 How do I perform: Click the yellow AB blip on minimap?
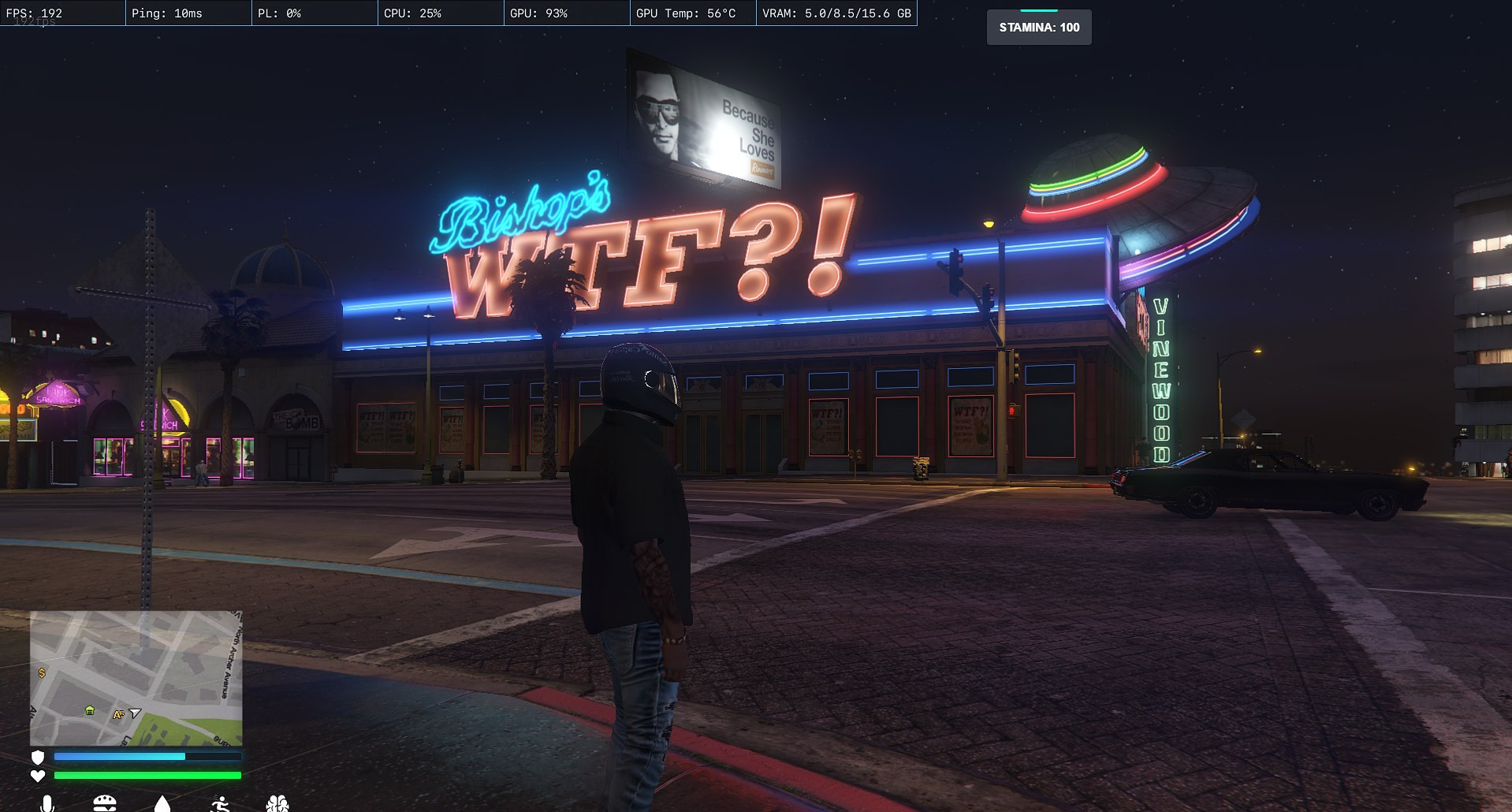coord(118,715)
